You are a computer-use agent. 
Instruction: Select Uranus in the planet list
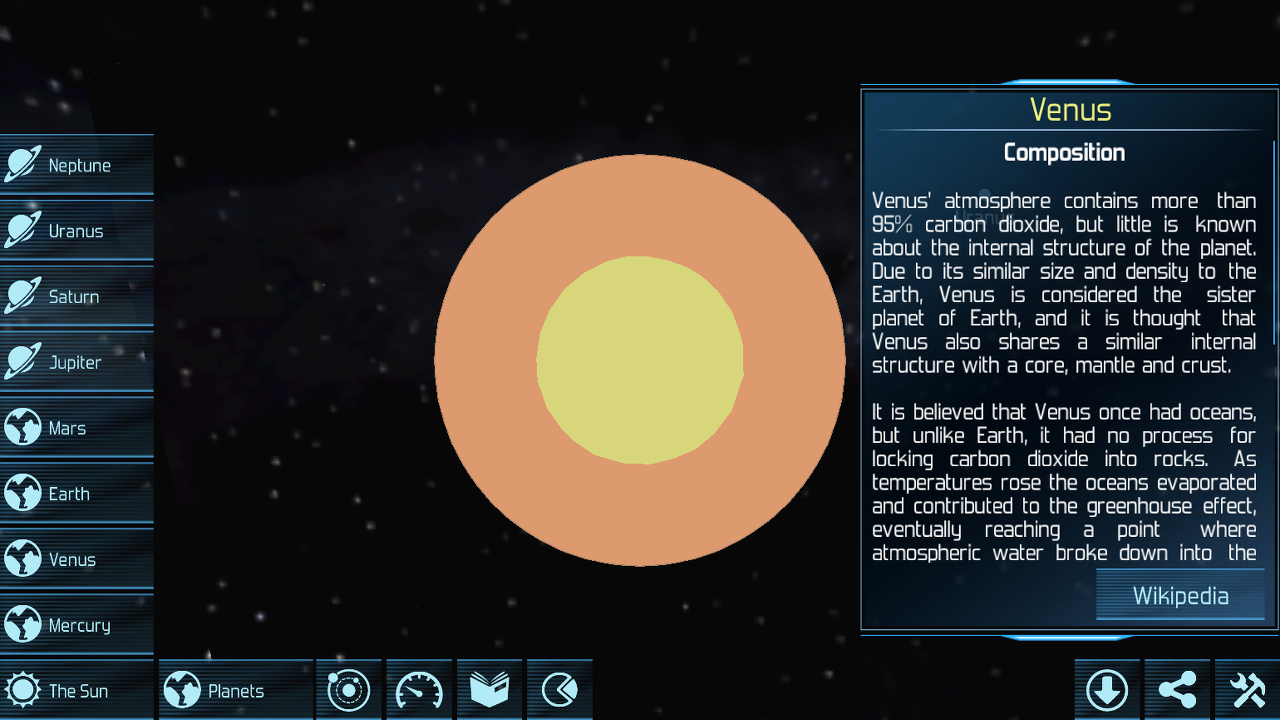[x=77, y=230]
